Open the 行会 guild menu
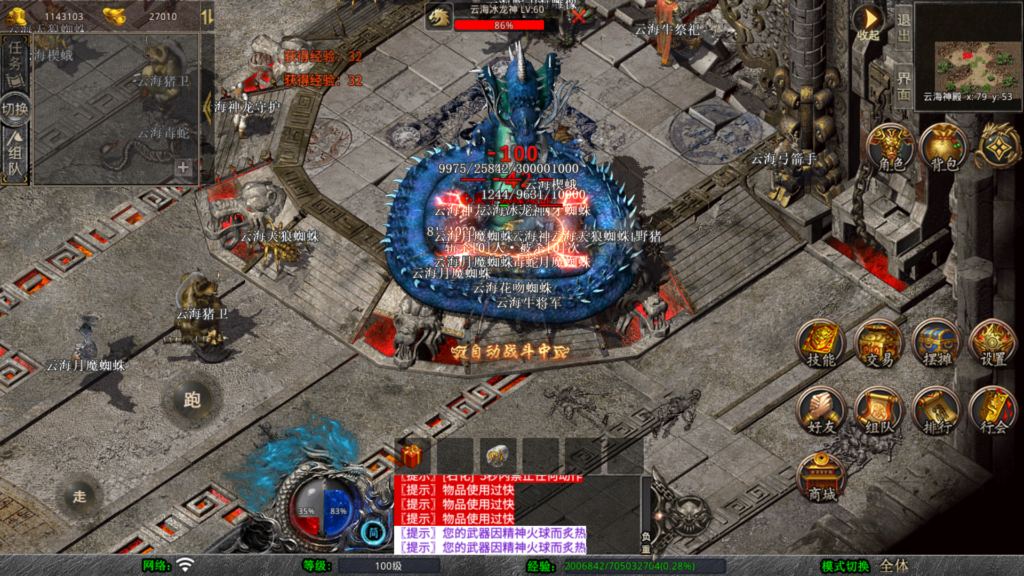This screenshot has height=576, width=1024. tap(993, 410)
